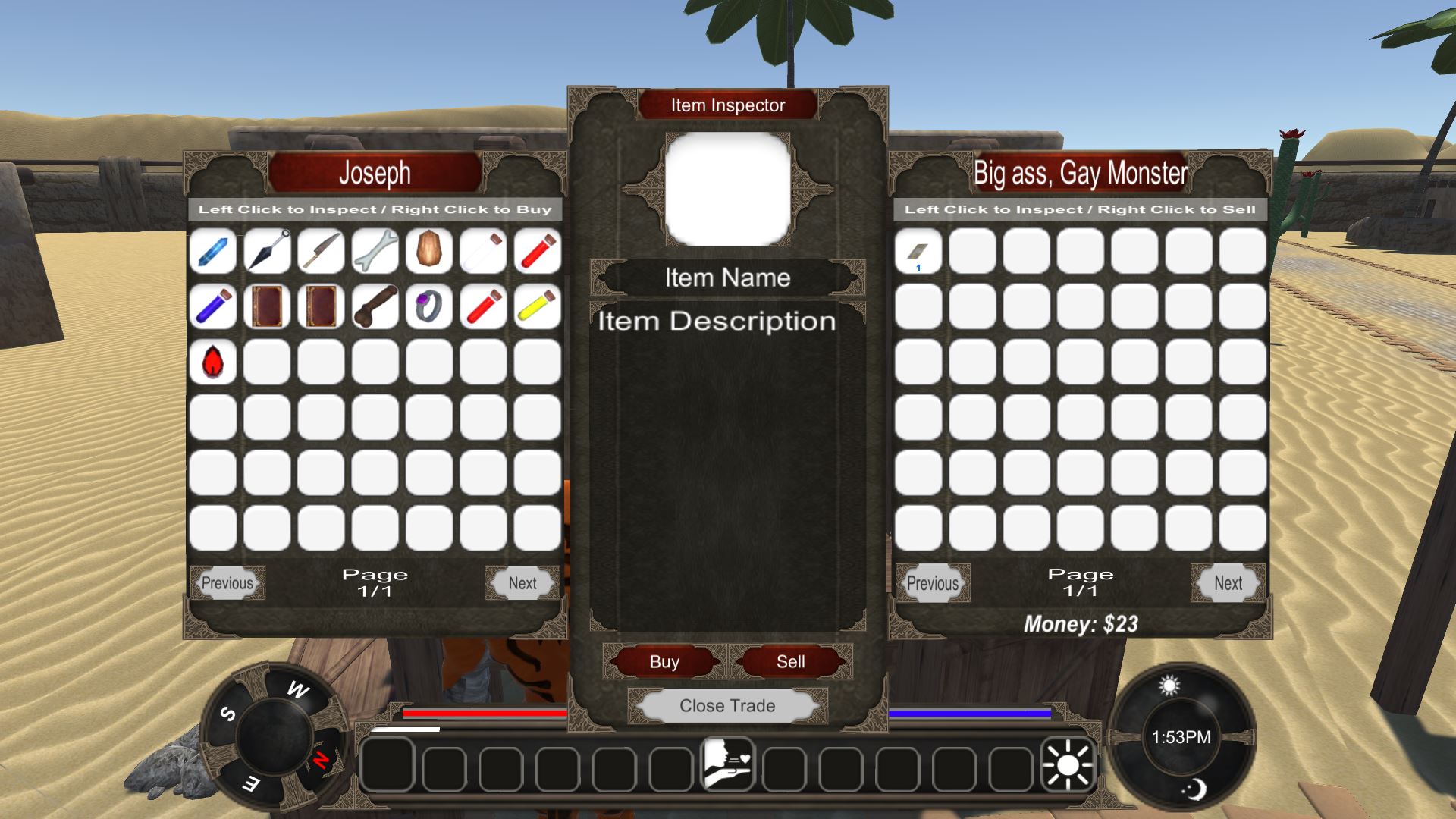Choose the yellow potion vial
The width and height of the screenshot is (1456, 819).
[537, 306]
